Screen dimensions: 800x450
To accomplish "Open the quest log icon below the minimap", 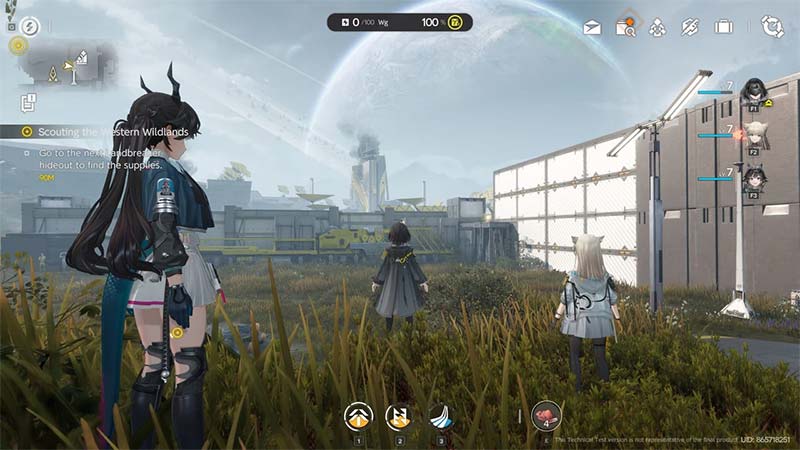I will pyautogui.click(x=28, y=102).
